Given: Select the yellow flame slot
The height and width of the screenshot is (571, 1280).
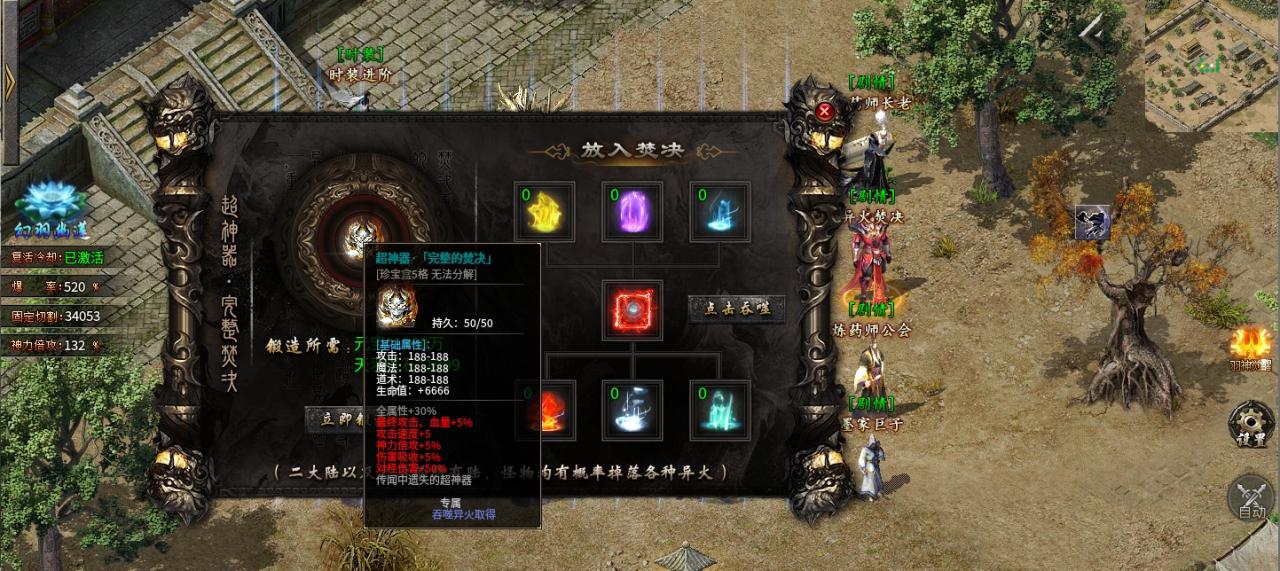Looking at the screenshot, I should (543, 211).
